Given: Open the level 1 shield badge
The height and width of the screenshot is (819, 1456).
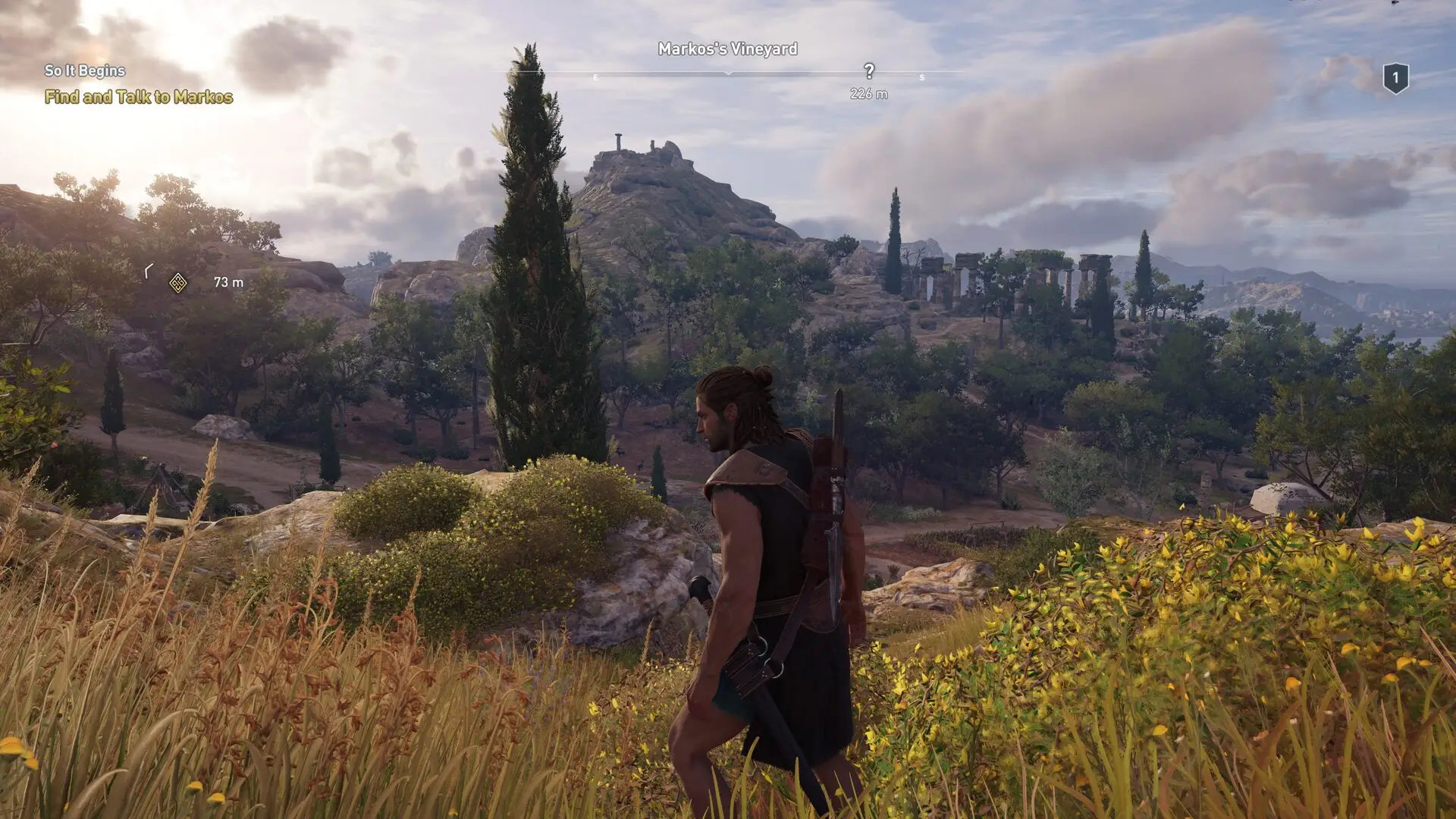Looking at the screenshot, I should tap(1395, 78).
